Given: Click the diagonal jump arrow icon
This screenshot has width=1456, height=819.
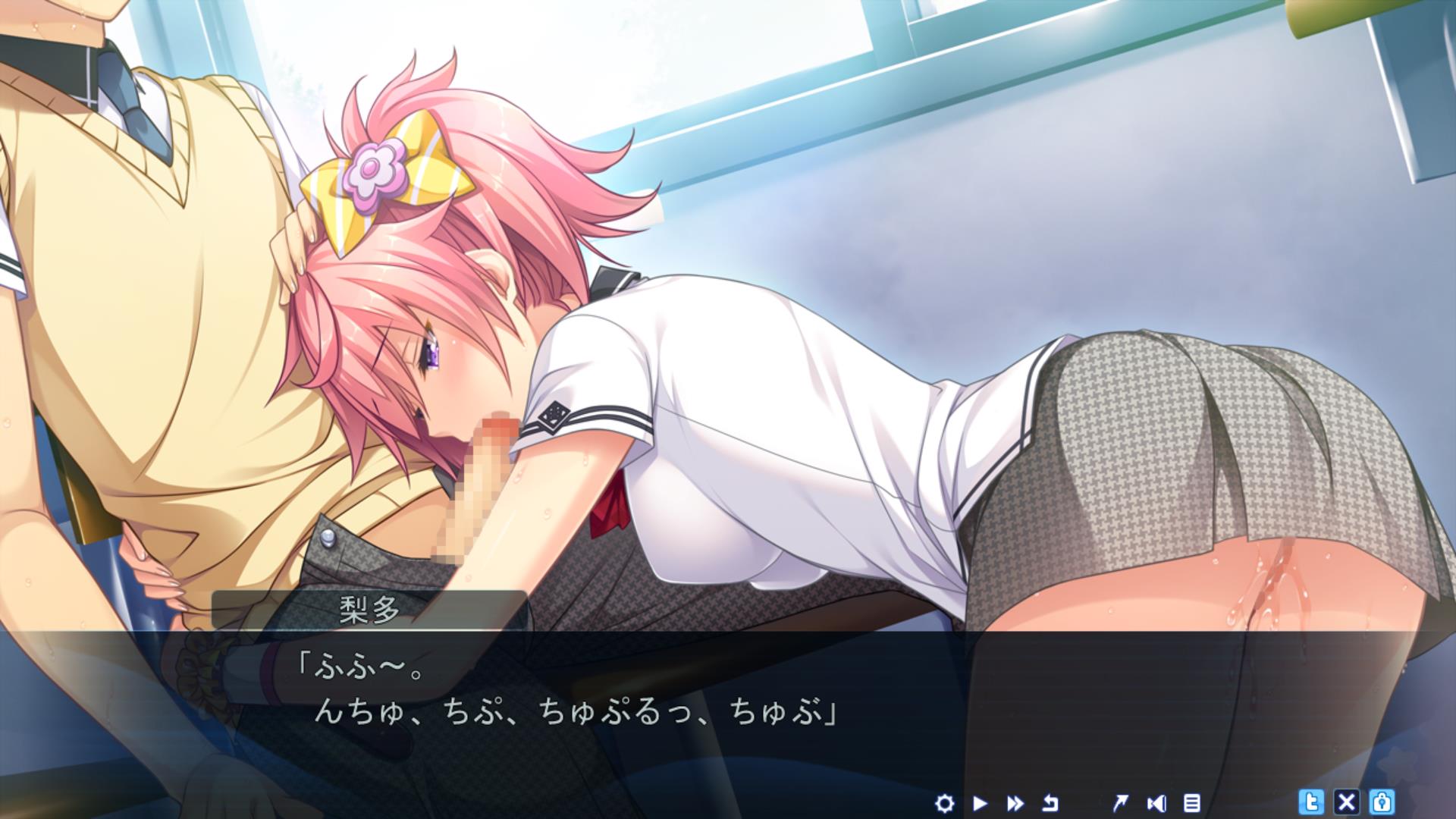Looking at the screenshot, I should coord(1119,802).
